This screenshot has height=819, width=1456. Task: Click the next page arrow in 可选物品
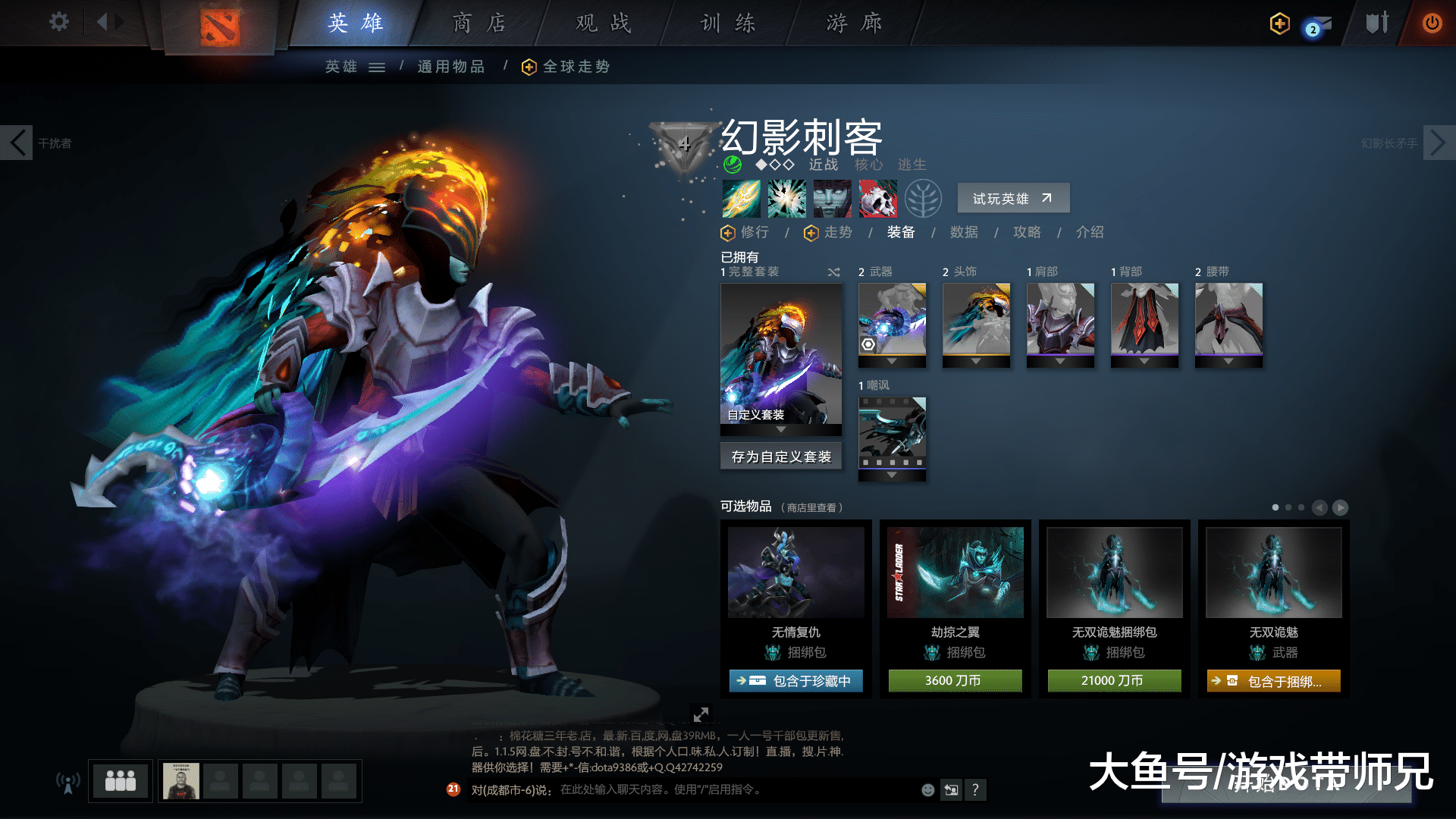(1341, 508)
